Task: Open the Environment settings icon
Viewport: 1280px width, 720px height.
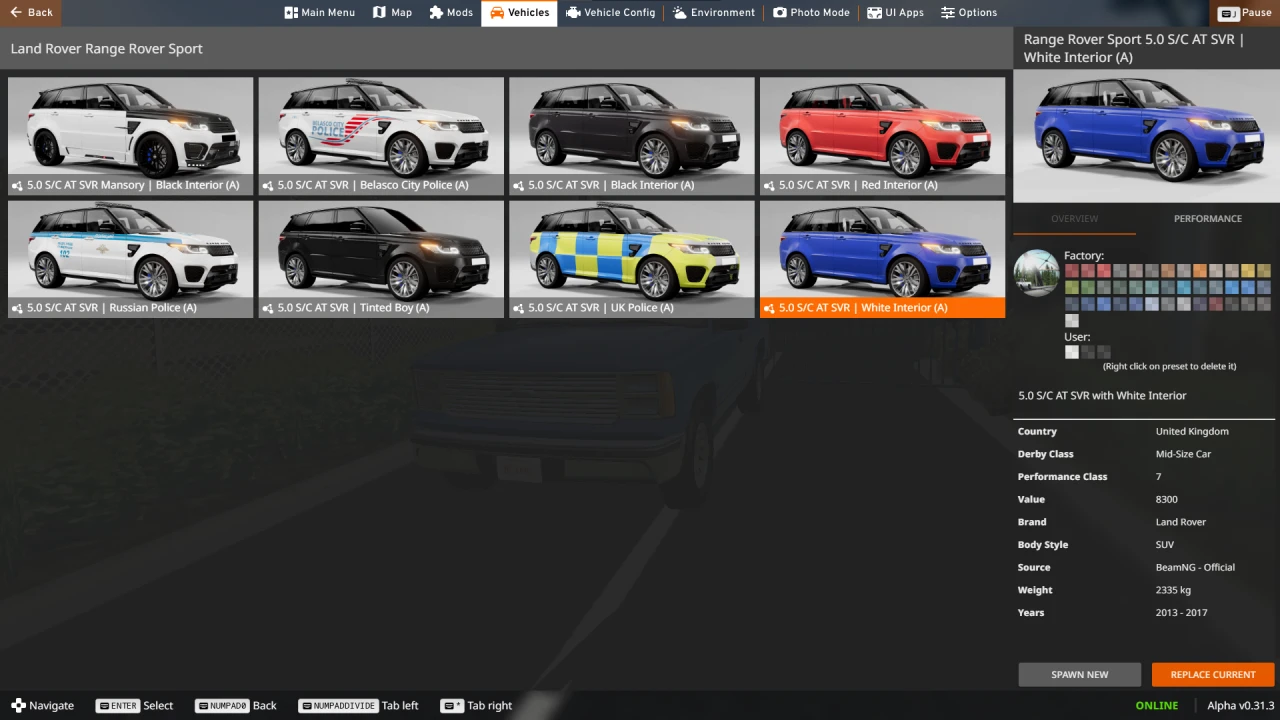Action: click(x=713, y=12)
